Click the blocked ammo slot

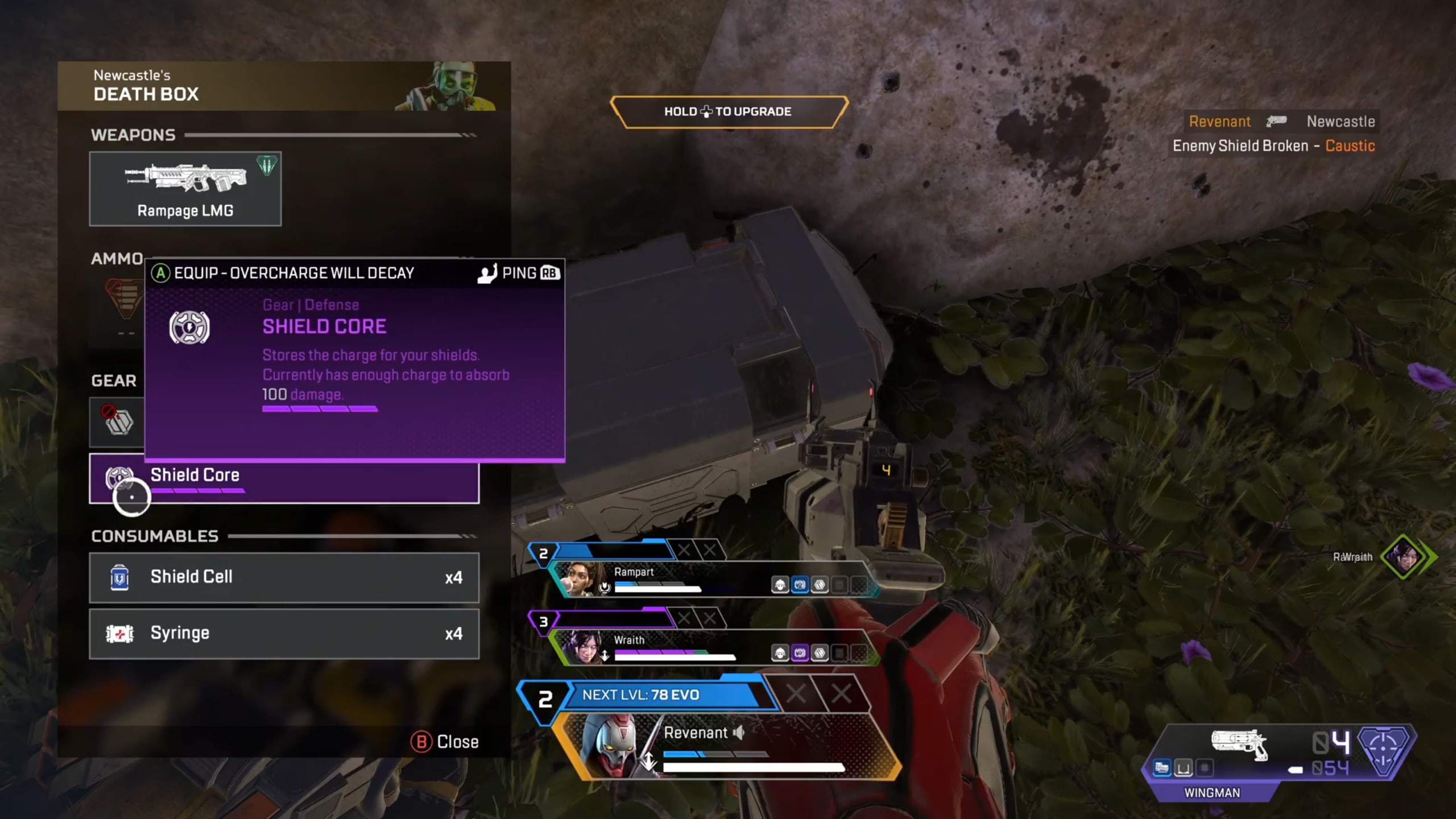[124, 300]
